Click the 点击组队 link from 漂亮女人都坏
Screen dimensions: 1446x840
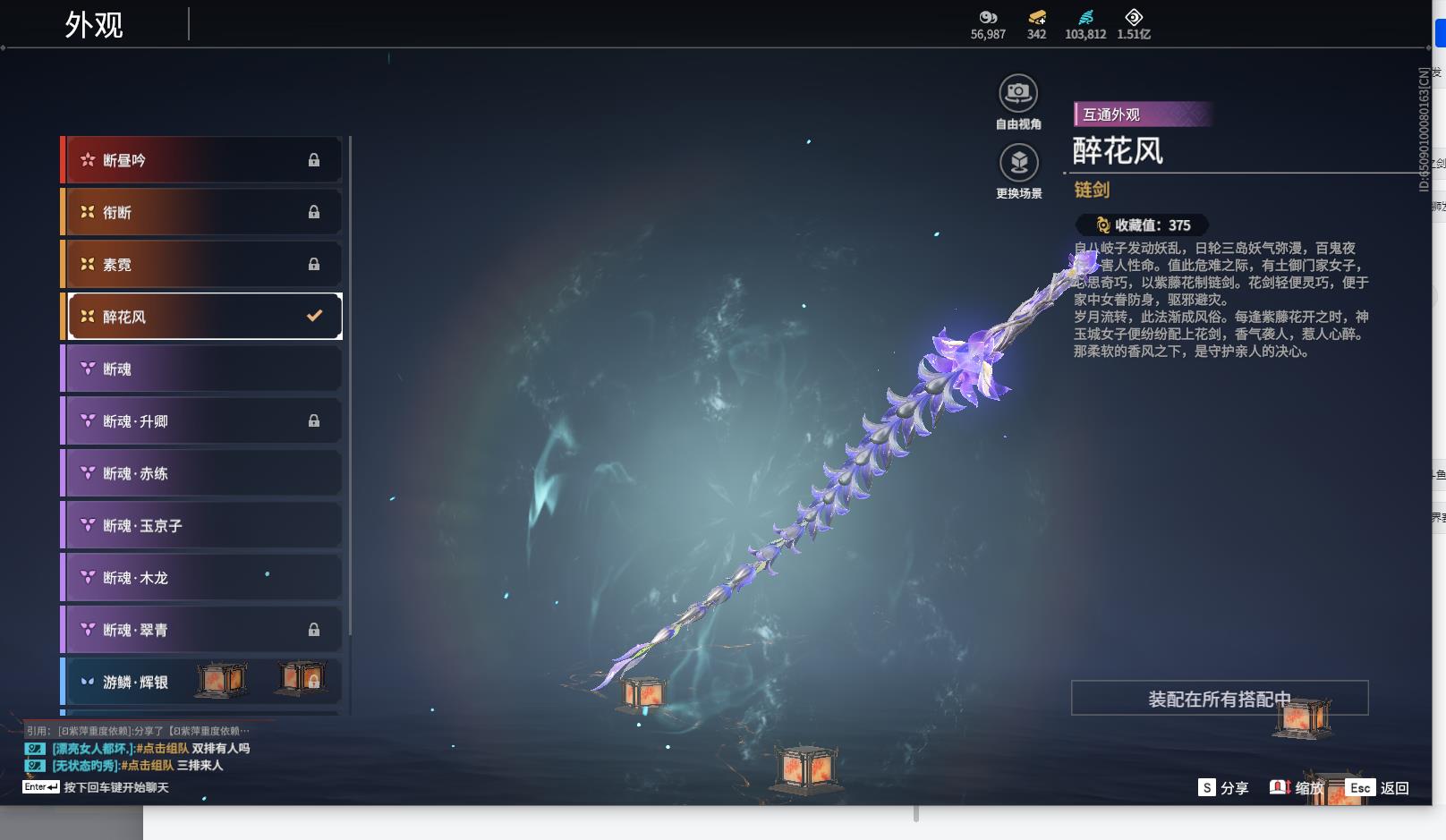[163, 749]
